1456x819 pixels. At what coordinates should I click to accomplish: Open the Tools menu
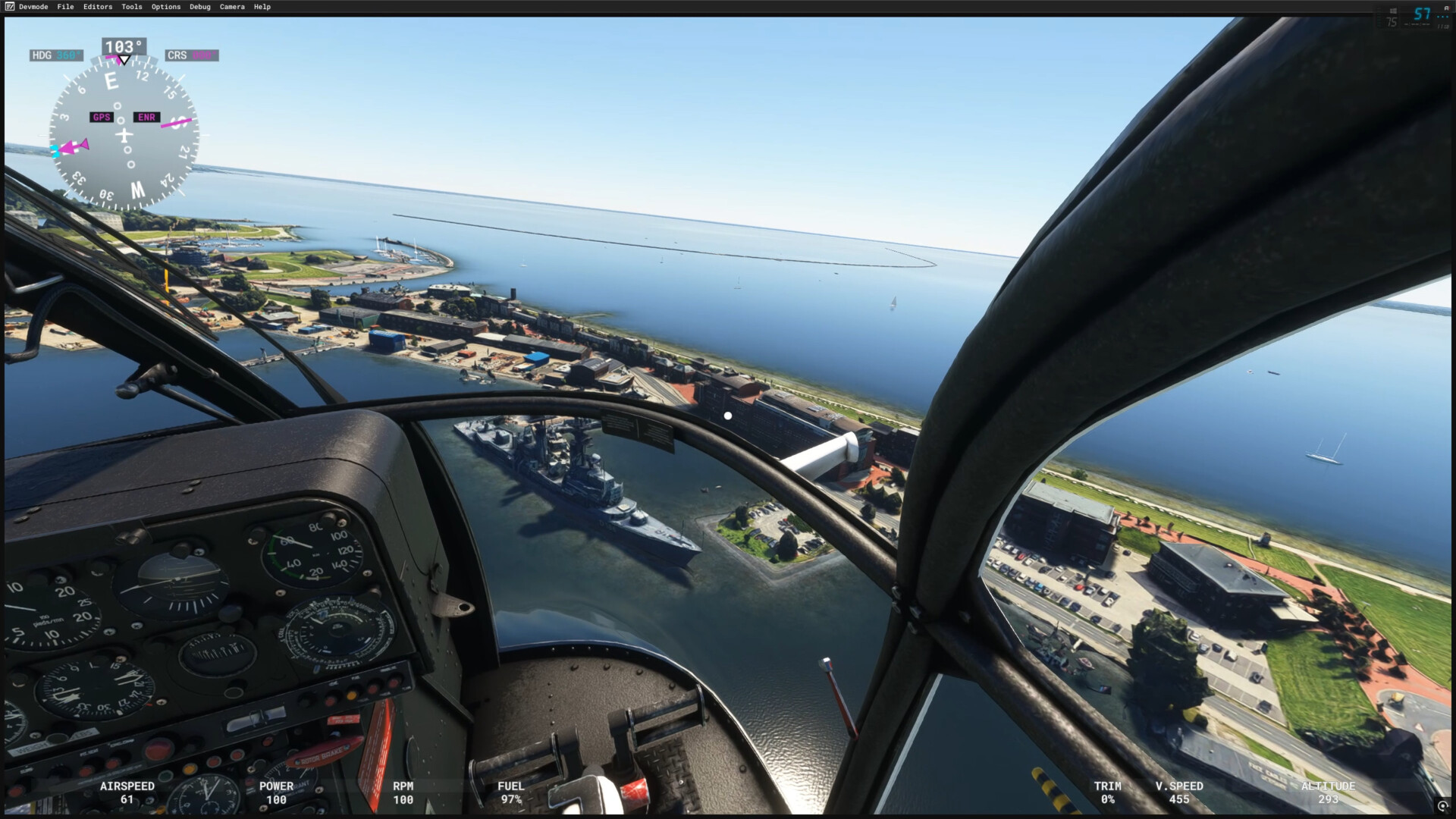point(132,7)
